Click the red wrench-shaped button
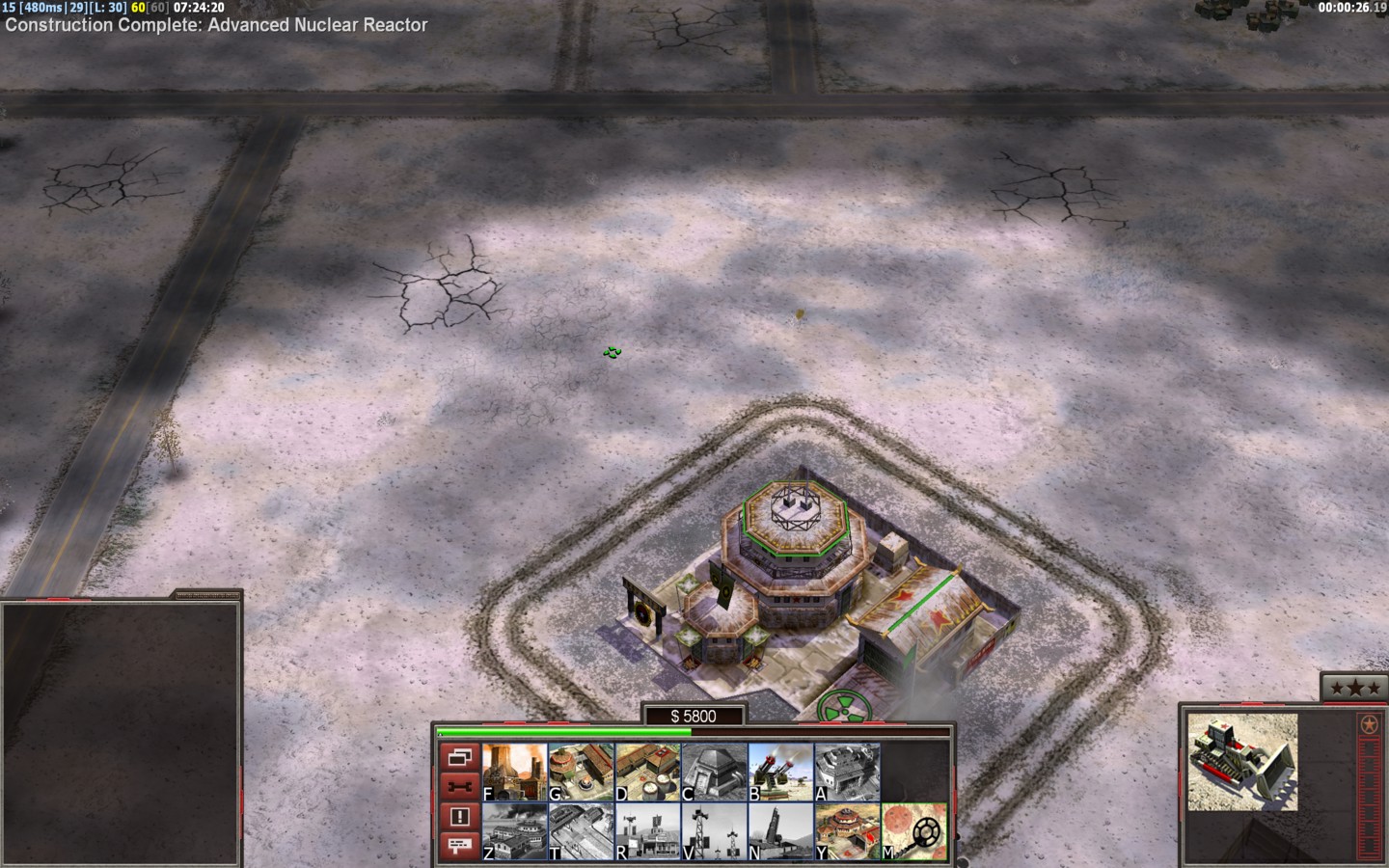The height and width of the screenshot is (868, 1389). click(x=459, y=786)
